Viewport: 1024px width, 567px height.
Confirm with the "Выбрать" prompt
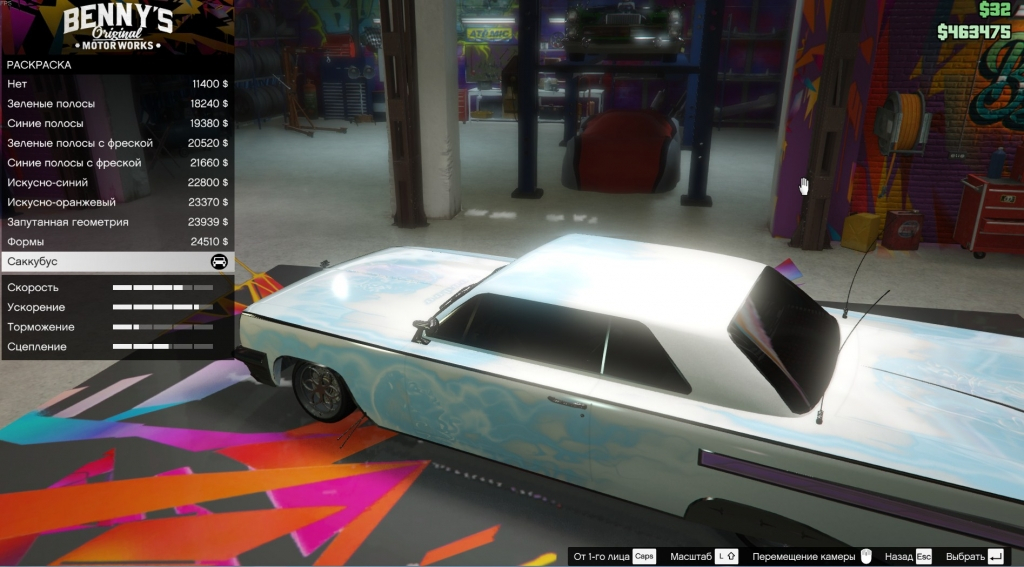(974, 556)
